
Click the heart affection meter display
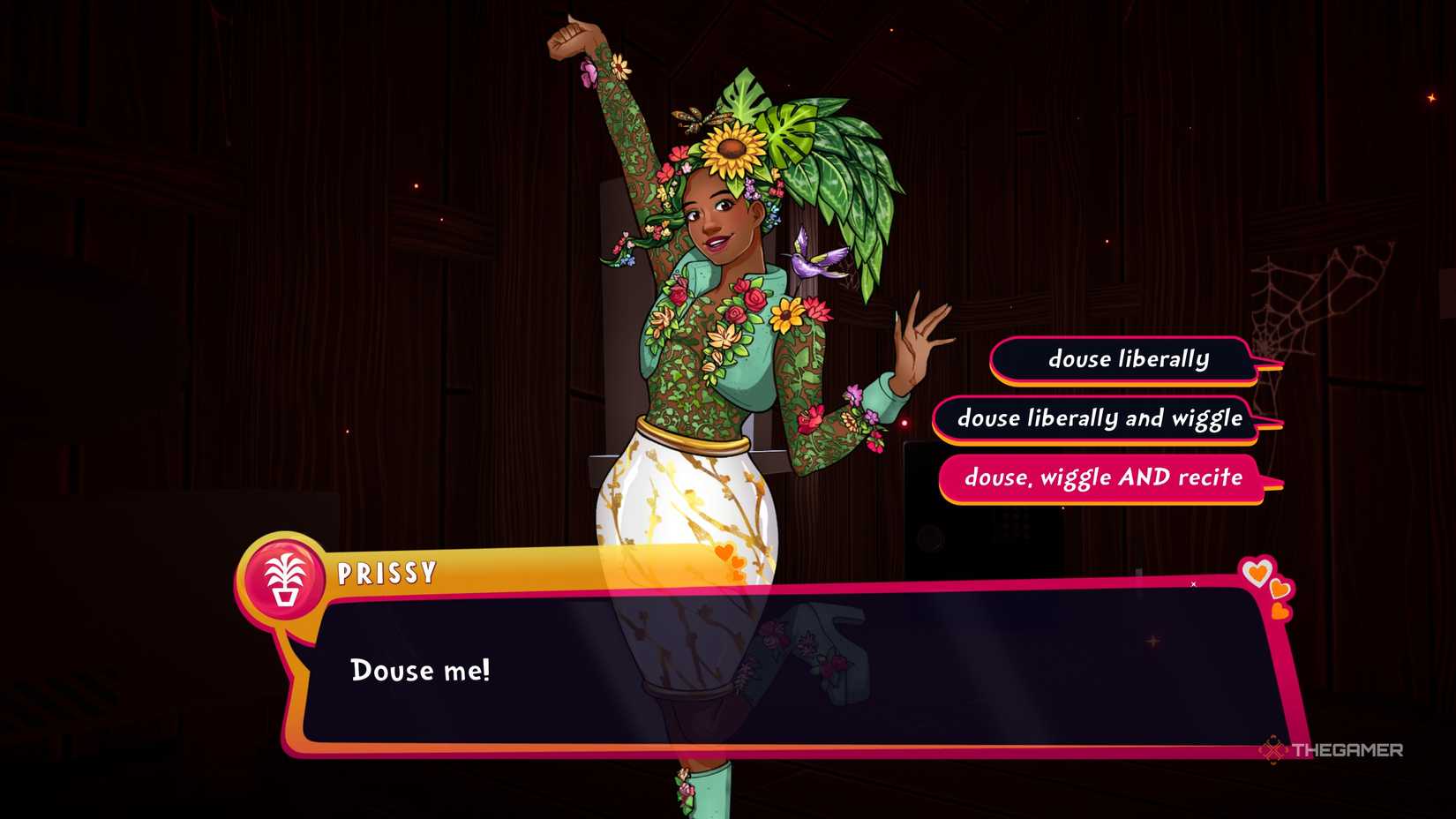1266,587
